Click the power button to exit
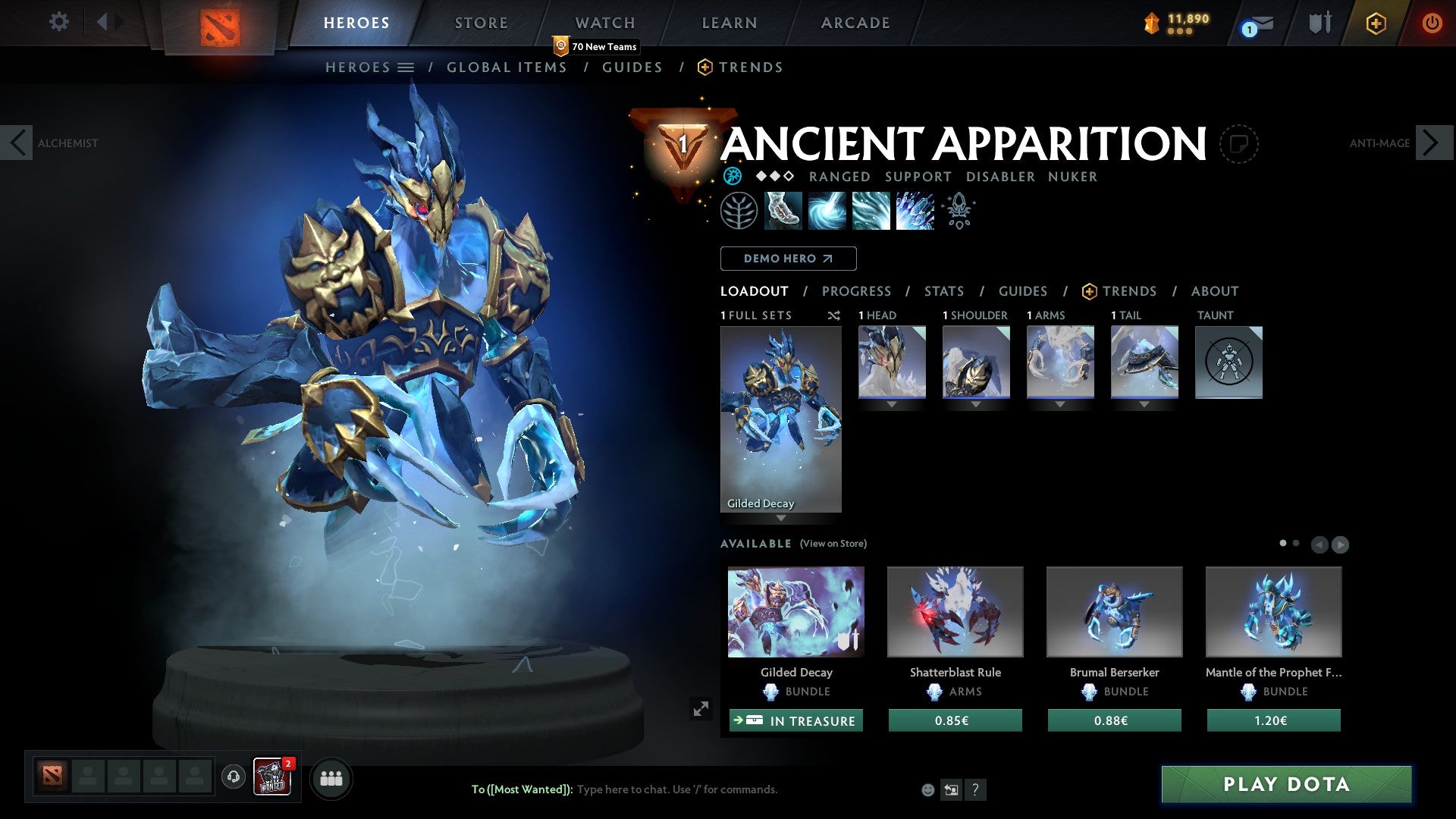This screenshot has width=1456, height=819. [1432, 23]
